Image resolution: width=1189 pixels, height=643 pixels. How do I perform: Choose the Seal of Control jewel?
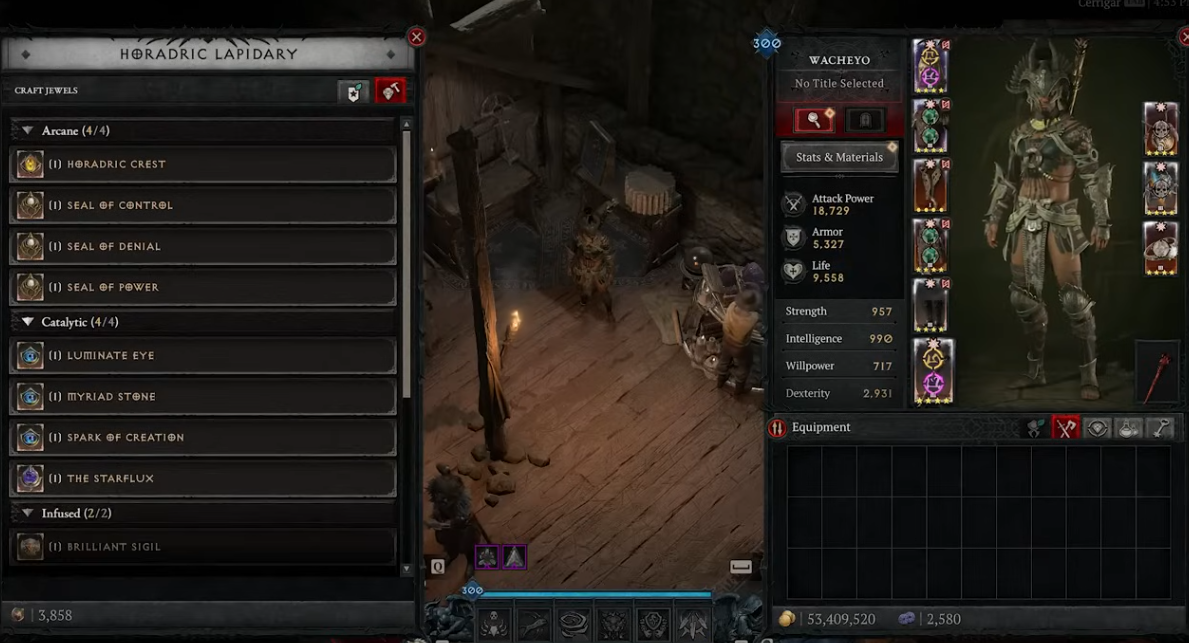[203, 205]
